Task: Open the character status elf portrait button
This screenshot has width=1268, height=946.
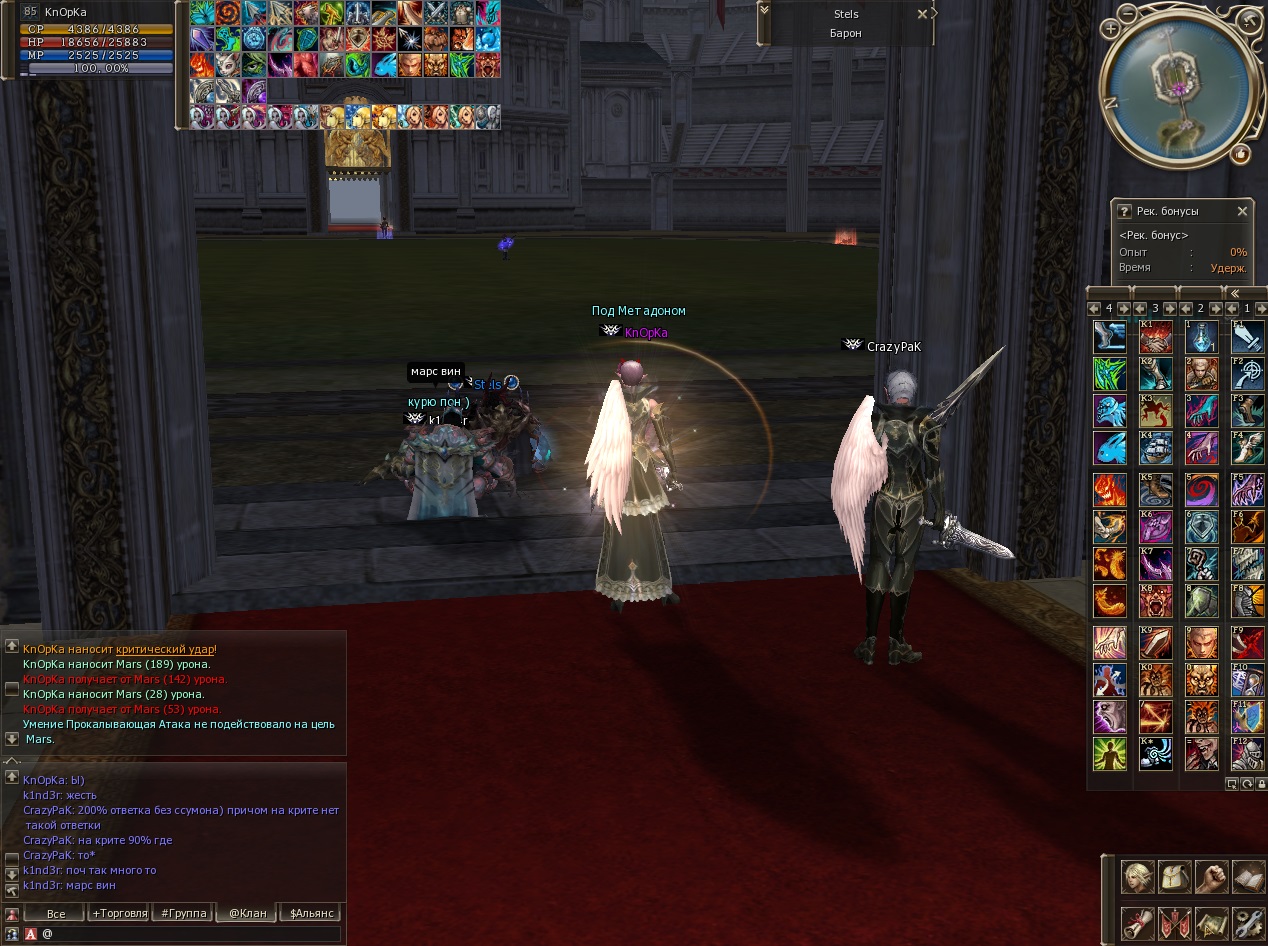Action: pos(1137,877)
